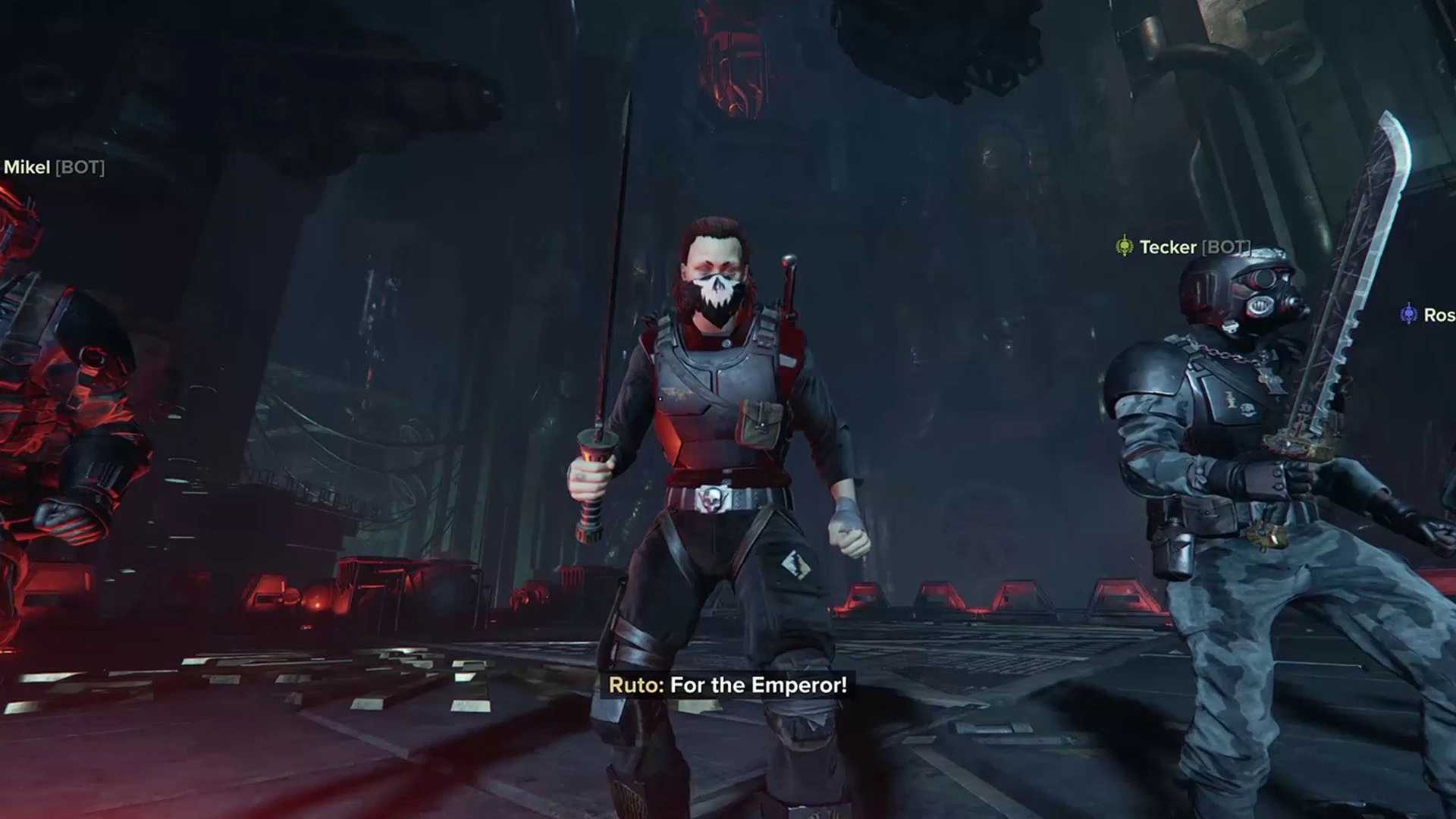Toggle the [BOT] label beside Tecker
Viewport: 1456px width, 819px height.
pyautogui.click(x=1226, y=244)
